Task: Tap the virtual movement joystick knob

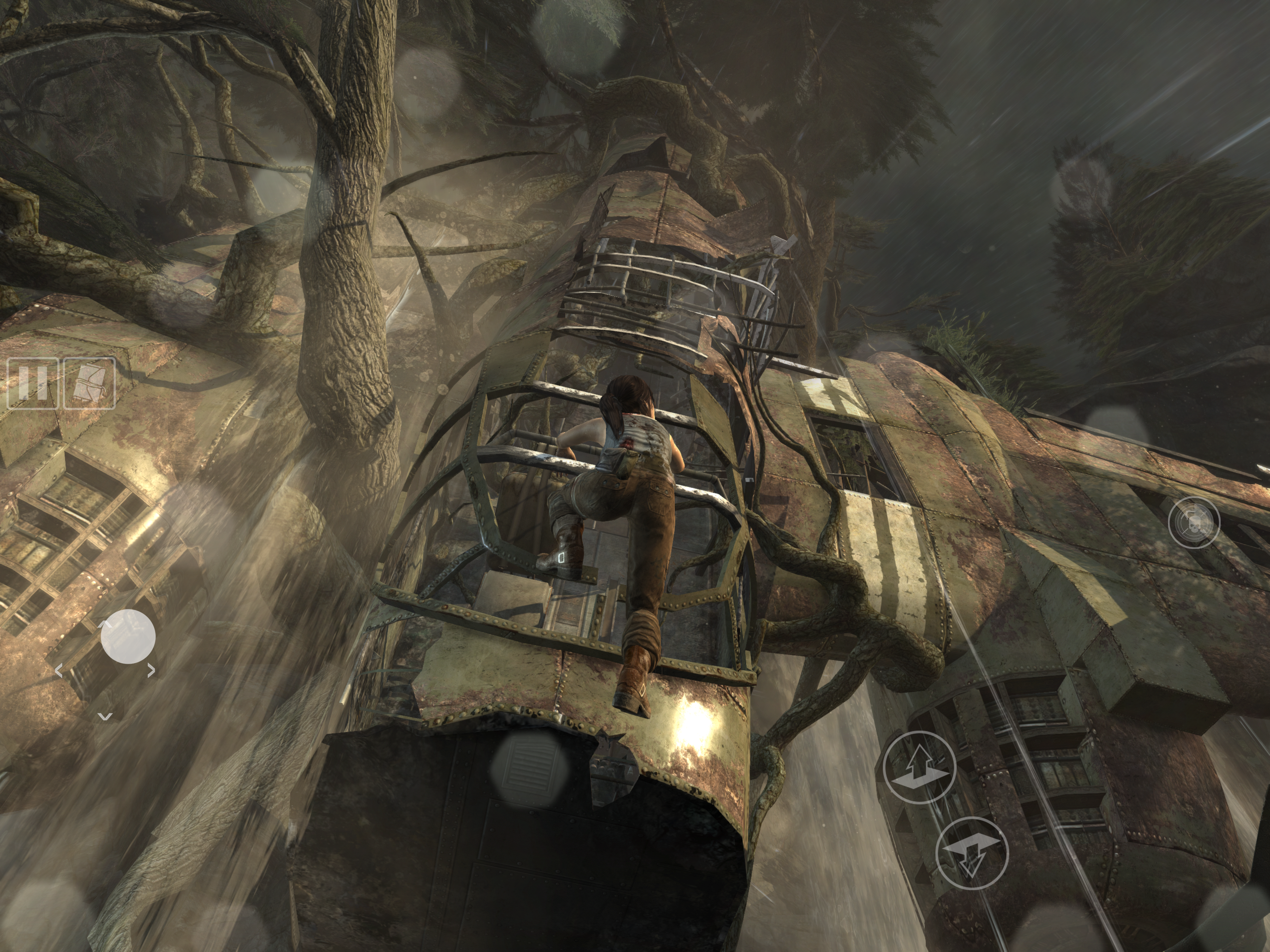Action: coord(128,637)
